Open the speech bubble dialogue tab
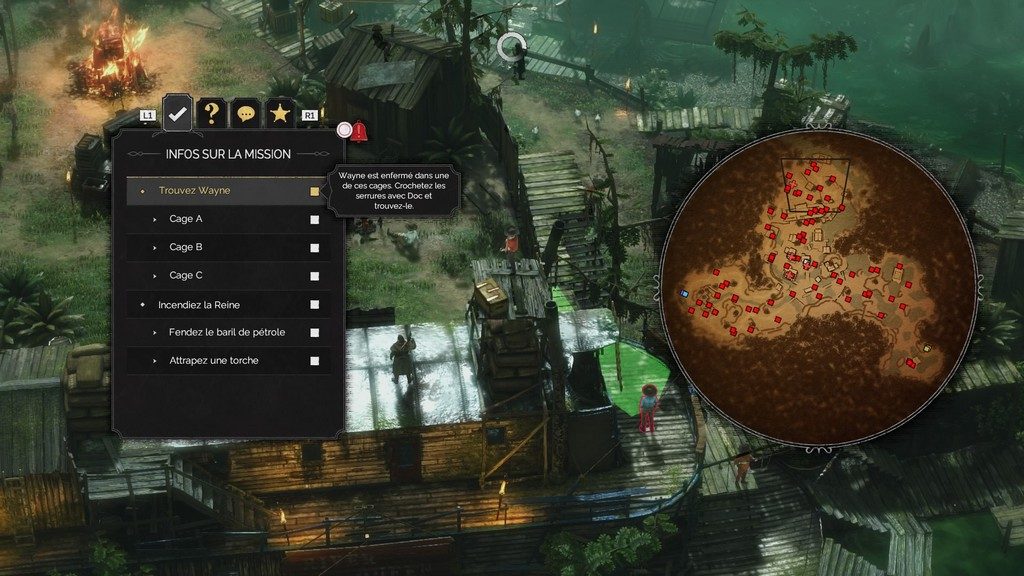The height and width of the screenshot is (576, 1024). point(245,114)
